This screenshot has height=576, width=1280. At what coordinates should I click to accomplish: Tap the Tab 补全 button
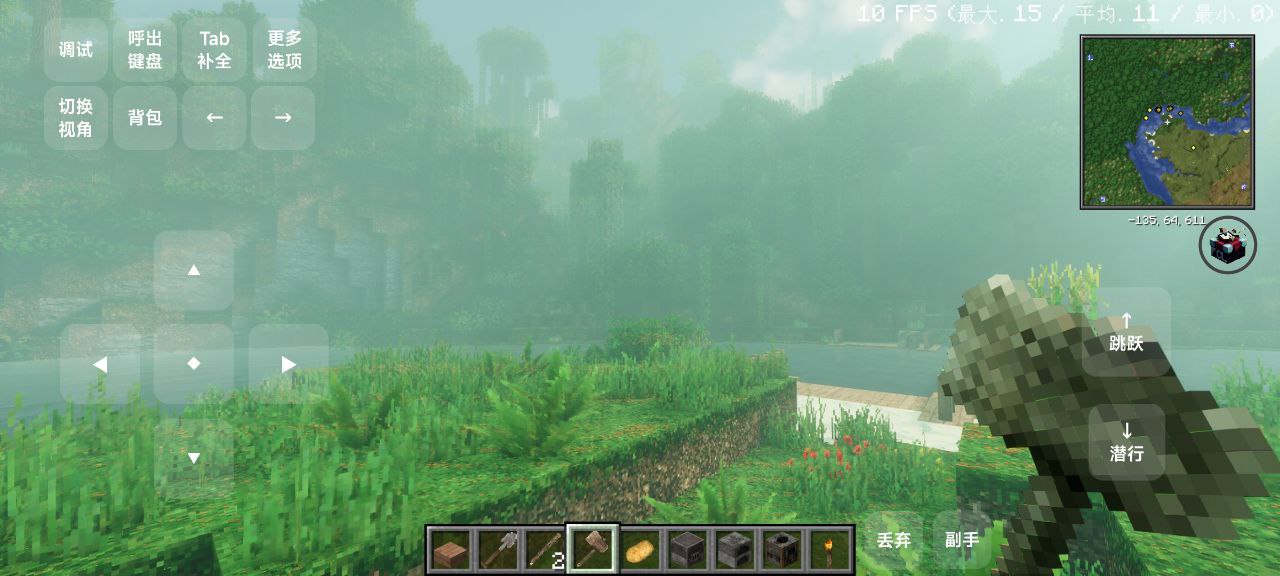pos(214,50)
